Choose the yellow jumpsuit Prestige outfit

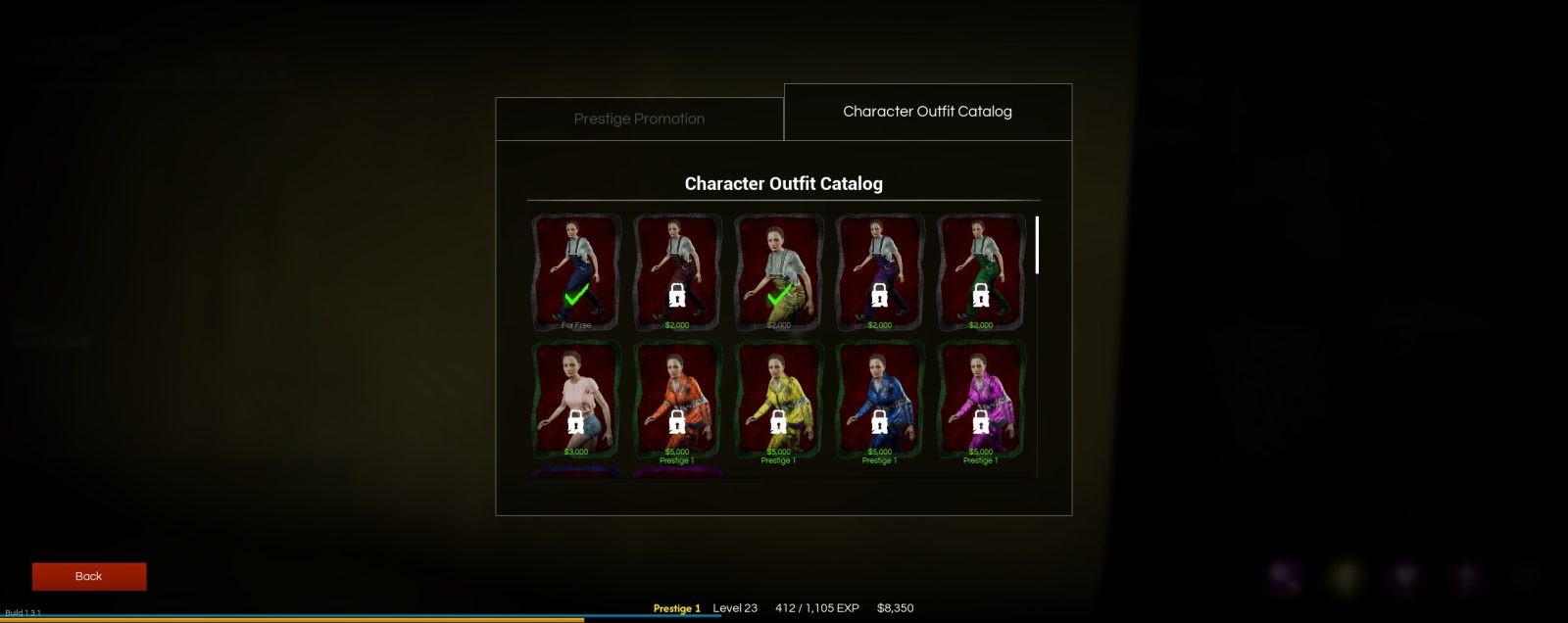click(x=778, y=400)
